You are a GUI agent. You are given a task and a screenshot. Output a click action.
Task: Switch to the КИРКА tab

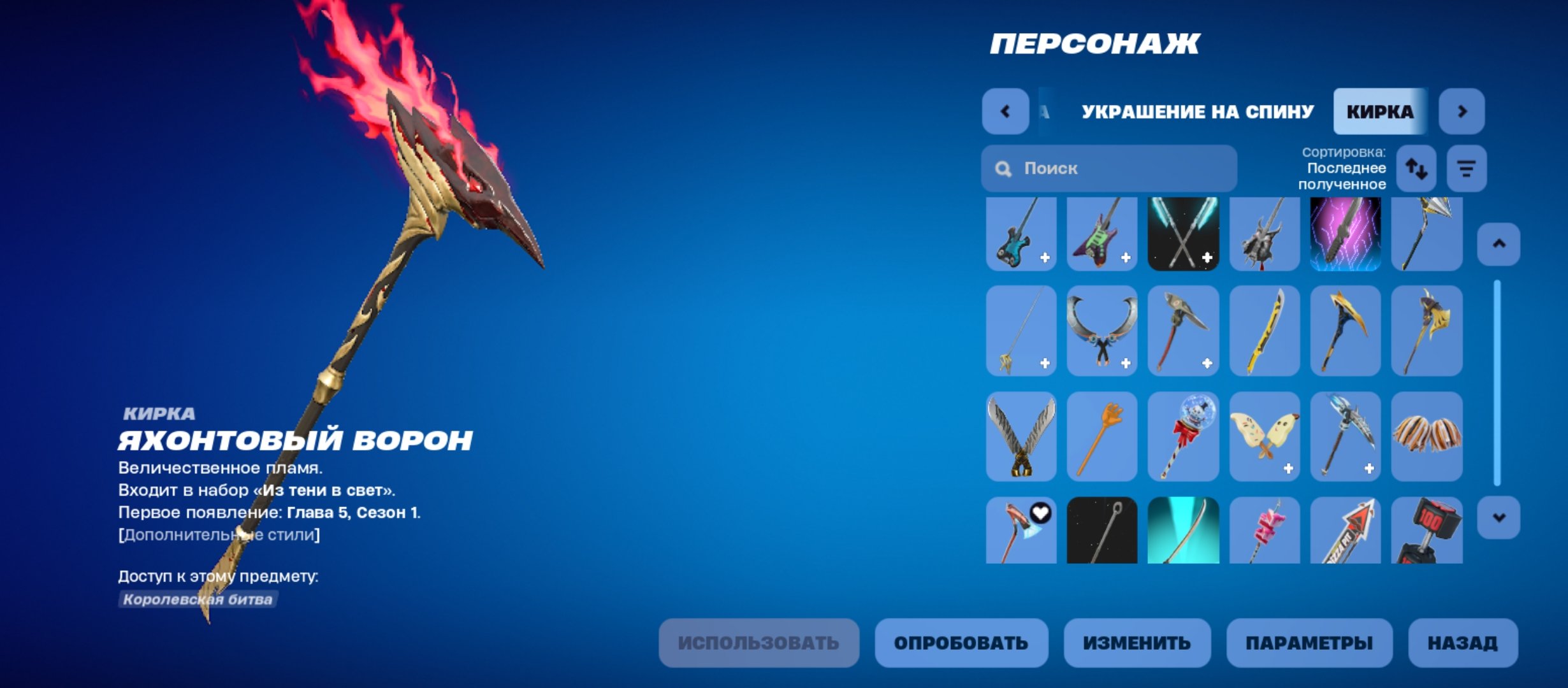click(x=1380, y=111)
